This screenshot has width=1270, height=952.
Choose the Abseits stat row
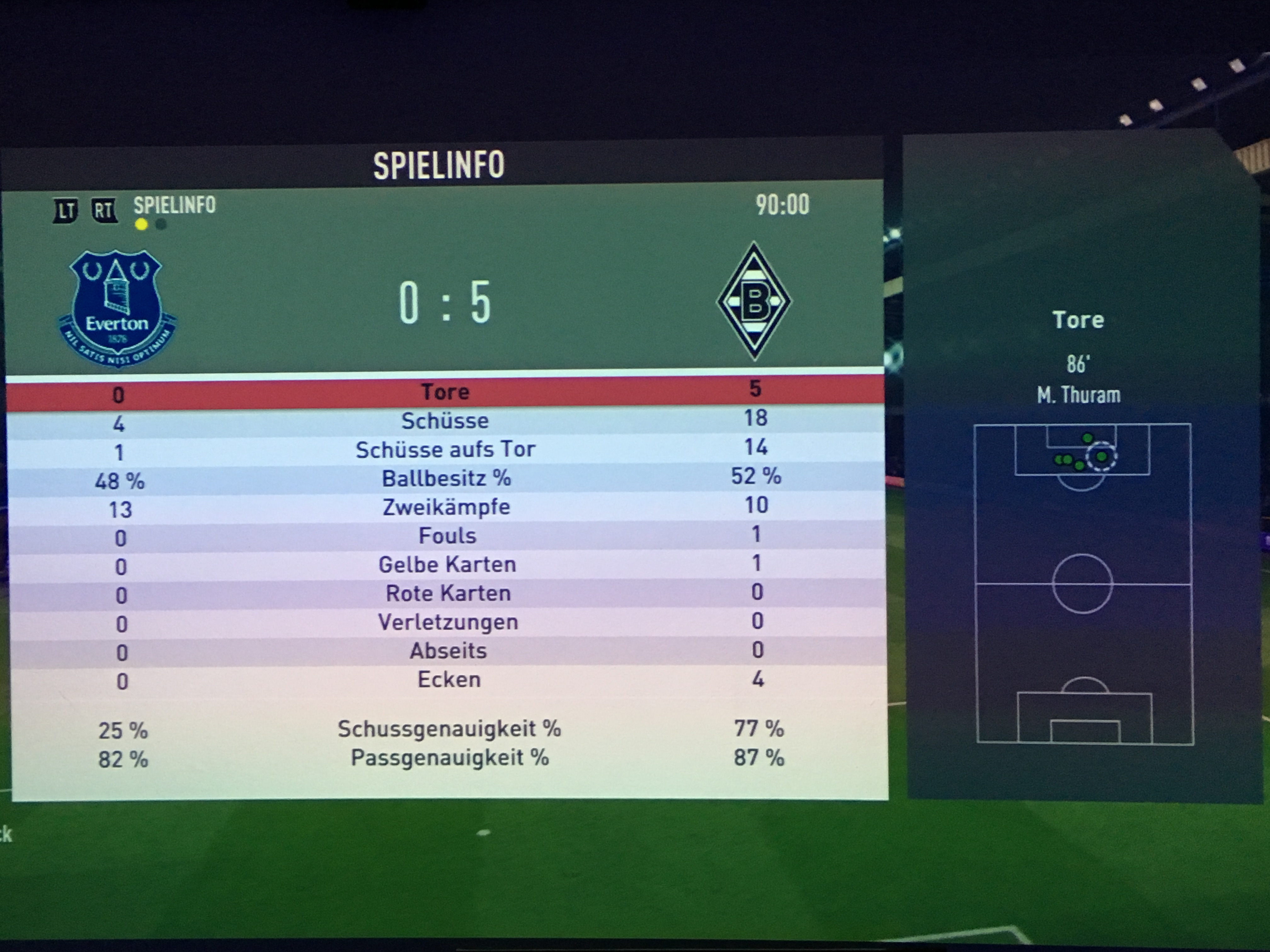pos(448,651)
